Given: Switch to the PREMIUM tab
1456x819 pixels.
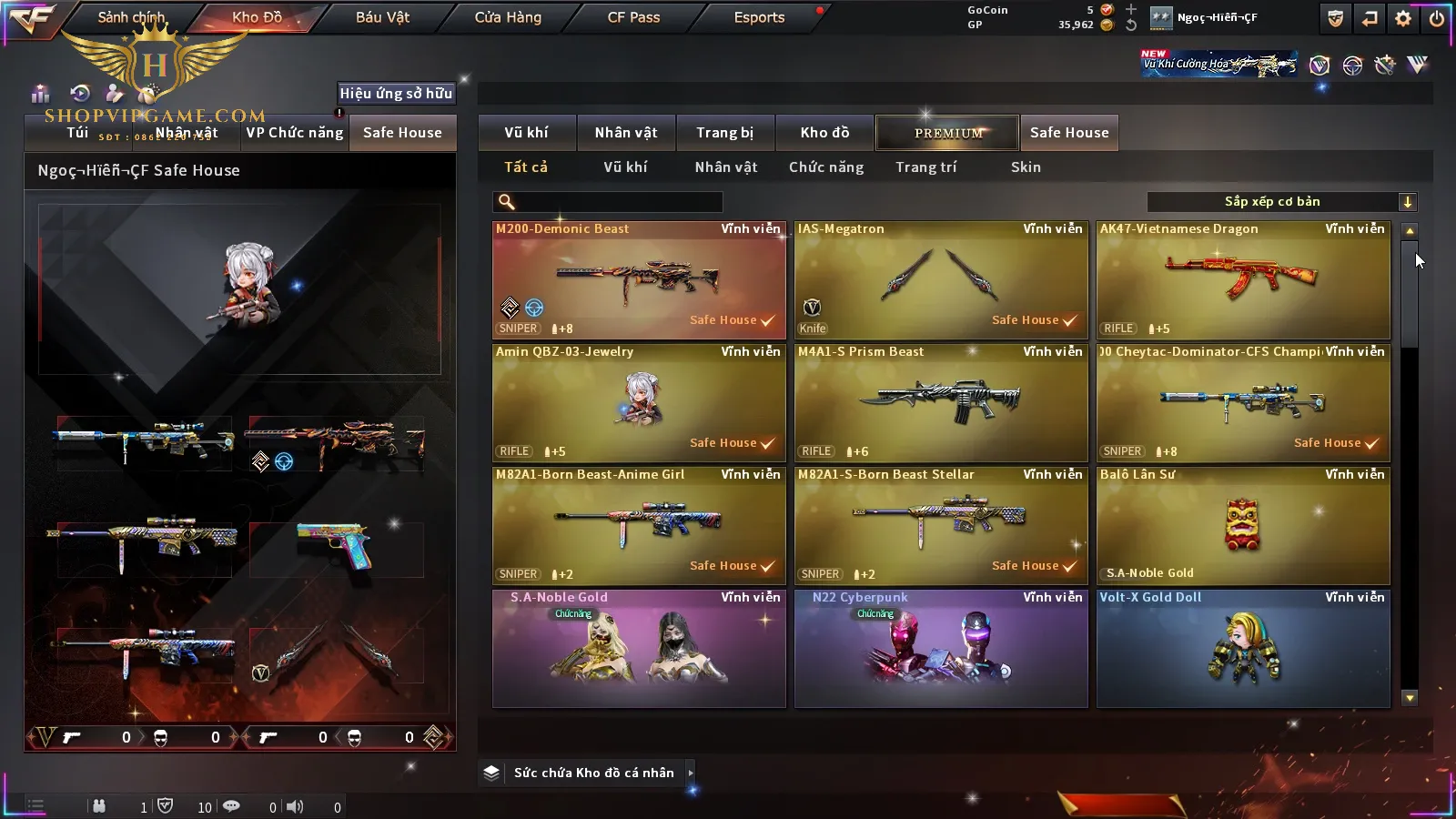Looking at the screenshot, I should point(947,133).
